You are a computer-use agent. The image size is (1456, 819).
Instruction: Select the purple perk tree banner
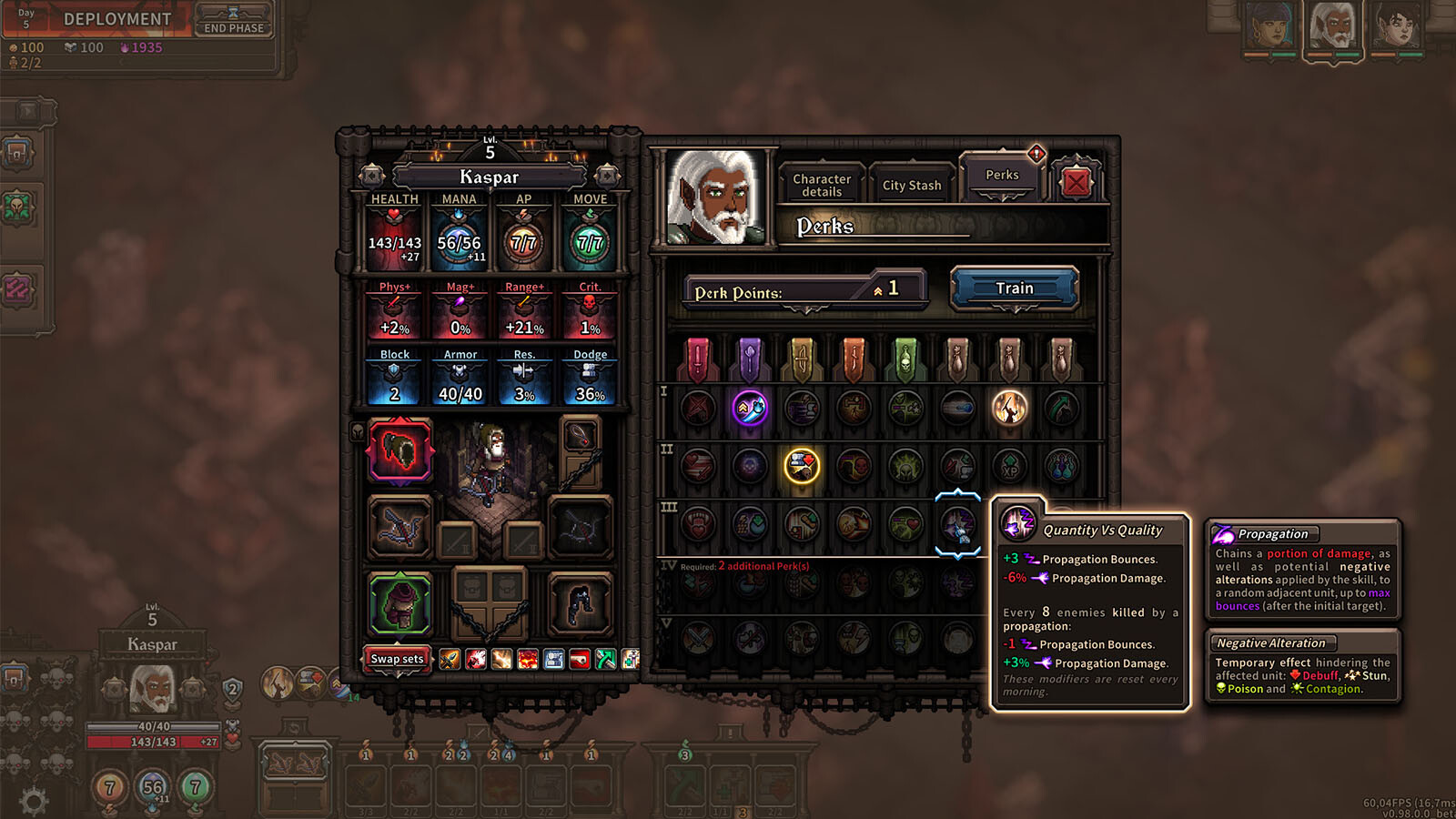(x=750, y=359)
